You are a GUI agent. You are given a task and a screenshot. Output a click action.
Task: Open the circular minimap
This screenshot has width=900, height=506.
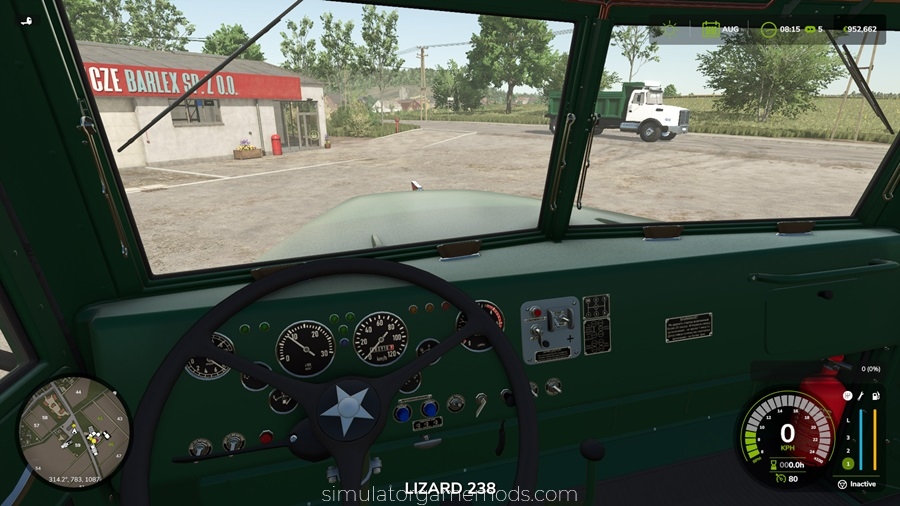74,431
